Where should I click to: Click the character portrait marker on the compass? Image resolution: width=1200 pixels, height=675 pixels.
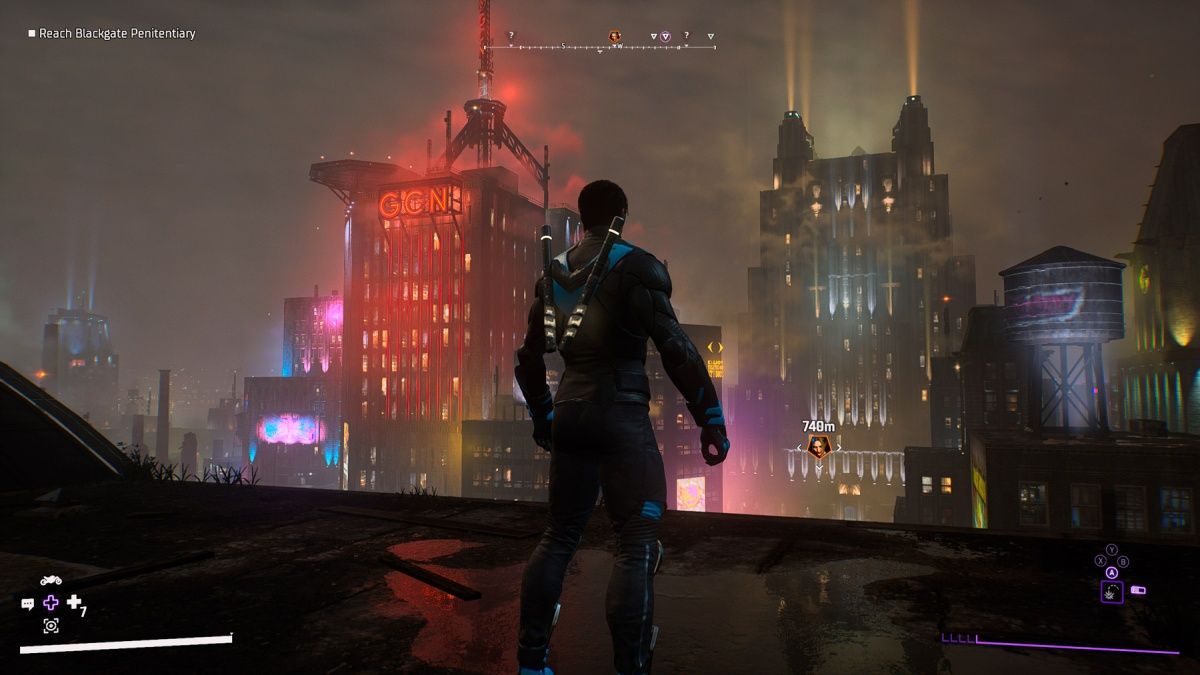(x=615, y=37)
